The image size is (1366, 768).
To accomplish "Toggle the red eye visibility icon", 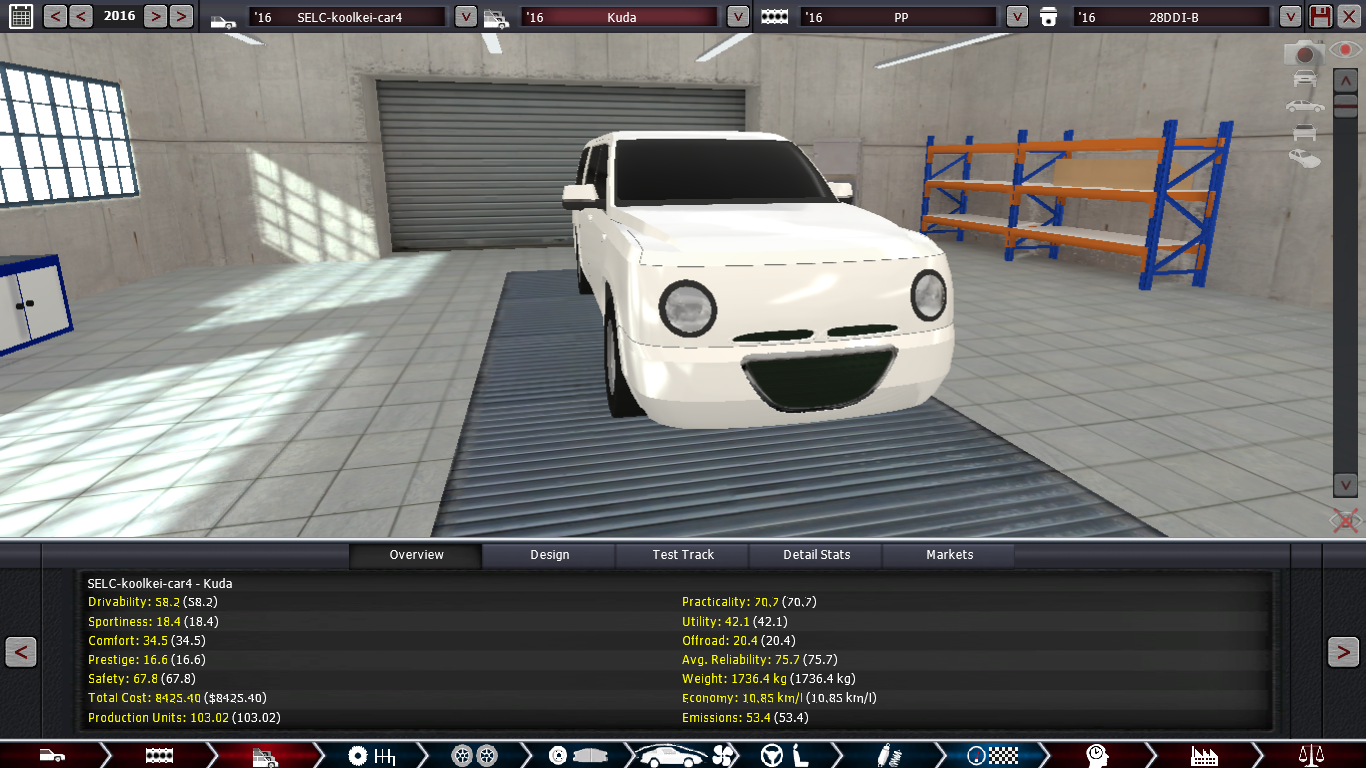I will 1348,49.
